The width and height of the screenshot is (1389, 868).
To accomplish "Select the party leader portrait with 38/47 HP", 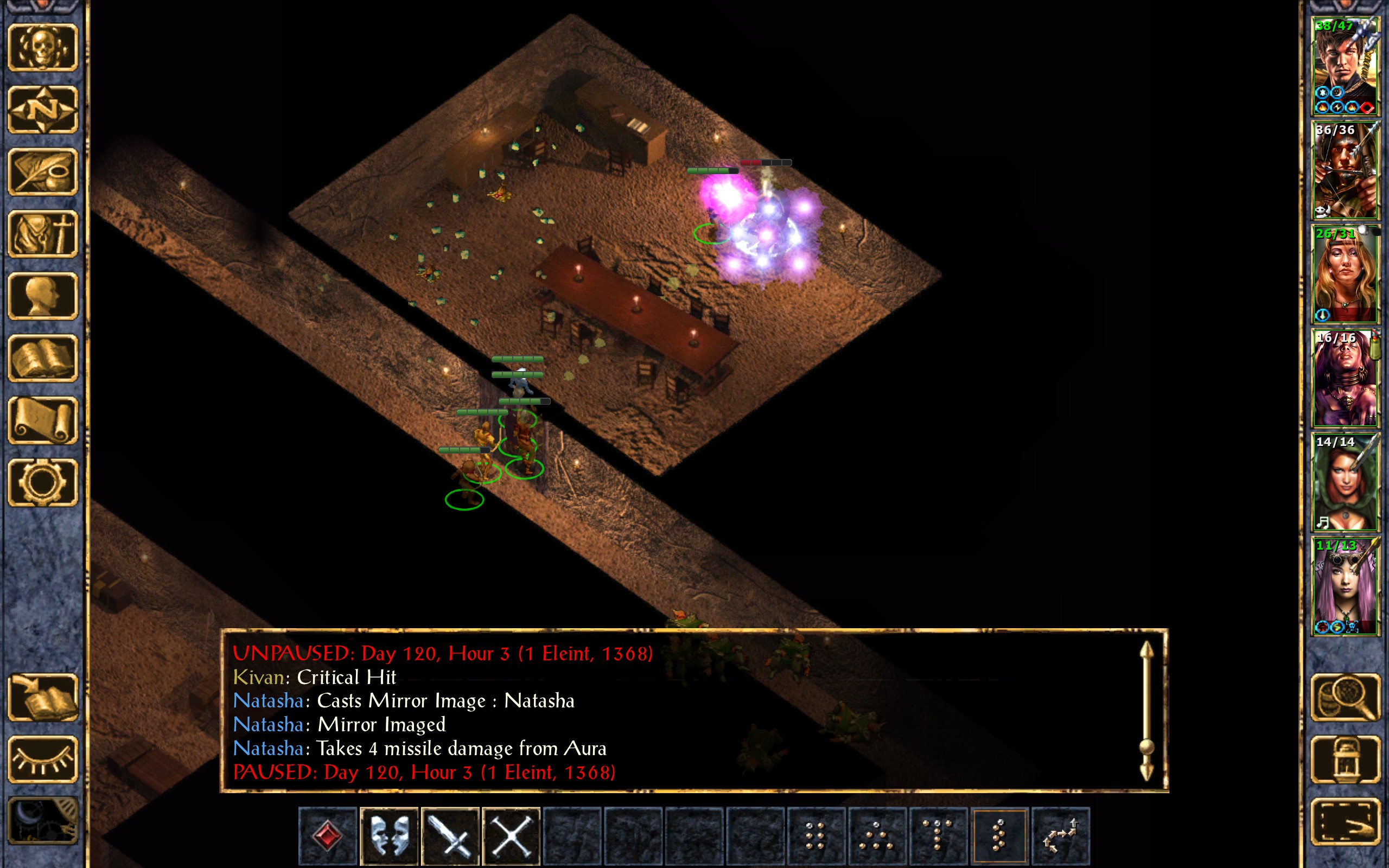I will 1345,67.
